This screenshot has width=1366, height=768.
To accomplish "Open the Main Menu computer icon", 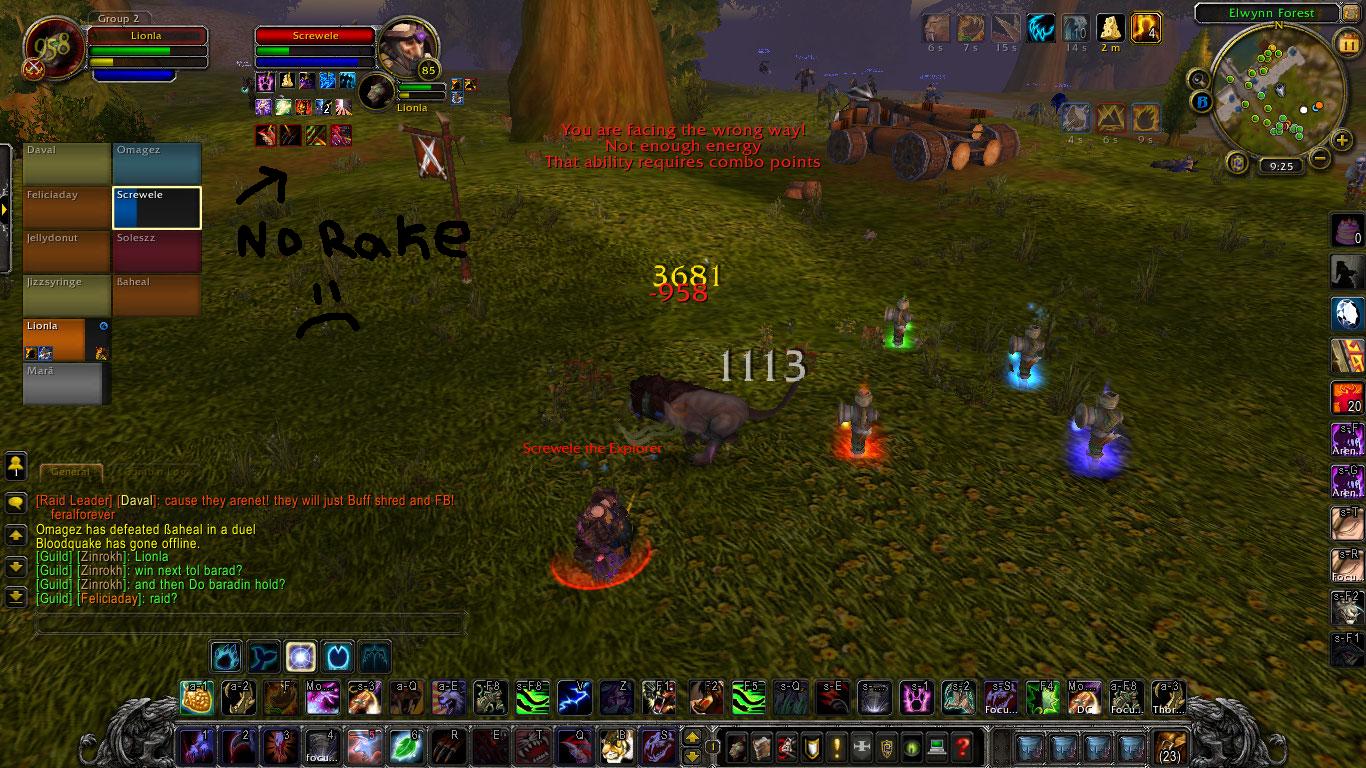I will (x=937, y=746).
